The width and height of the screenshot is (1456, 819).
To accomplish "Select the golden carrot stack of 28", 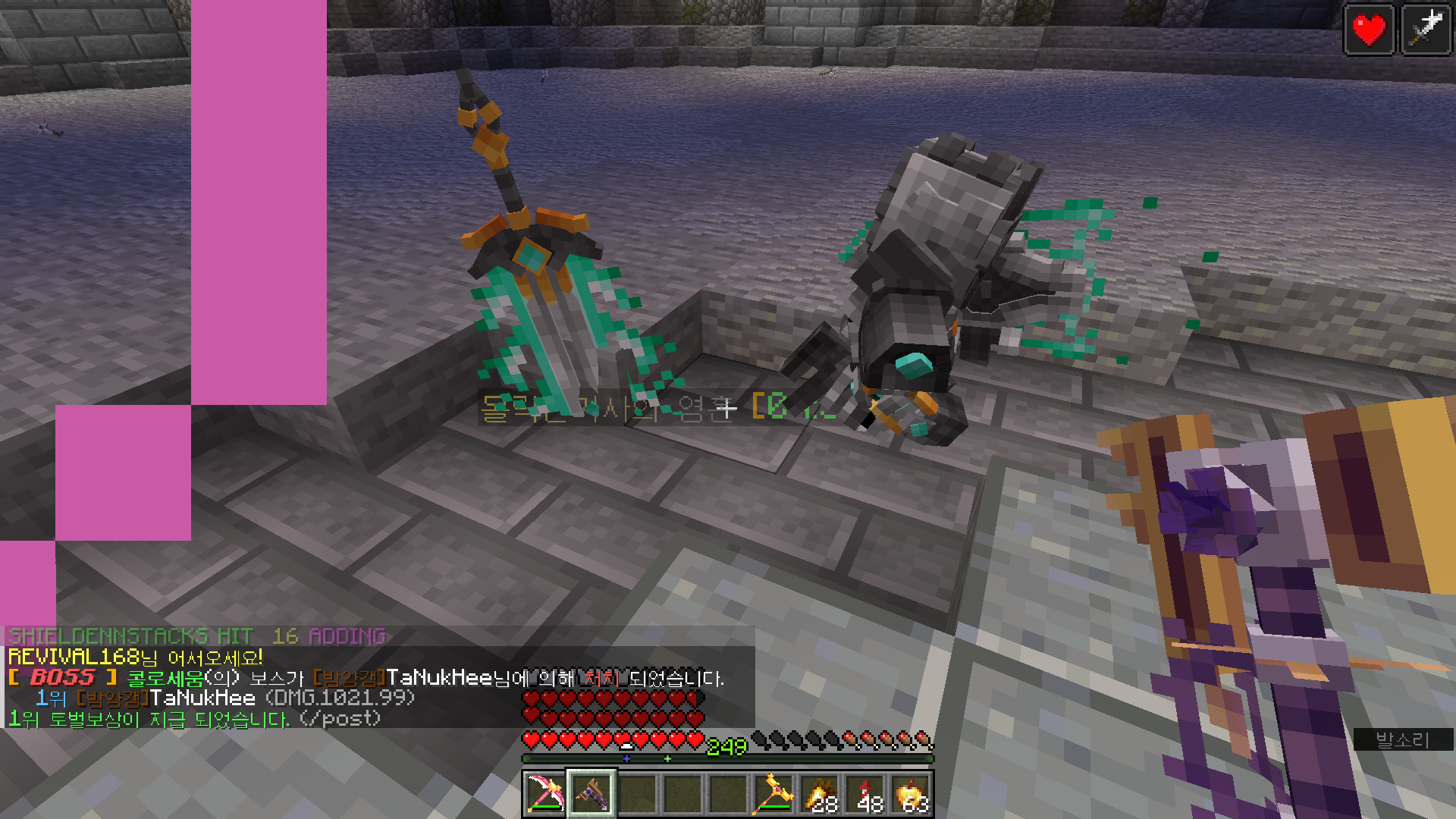I will [820, 794].
